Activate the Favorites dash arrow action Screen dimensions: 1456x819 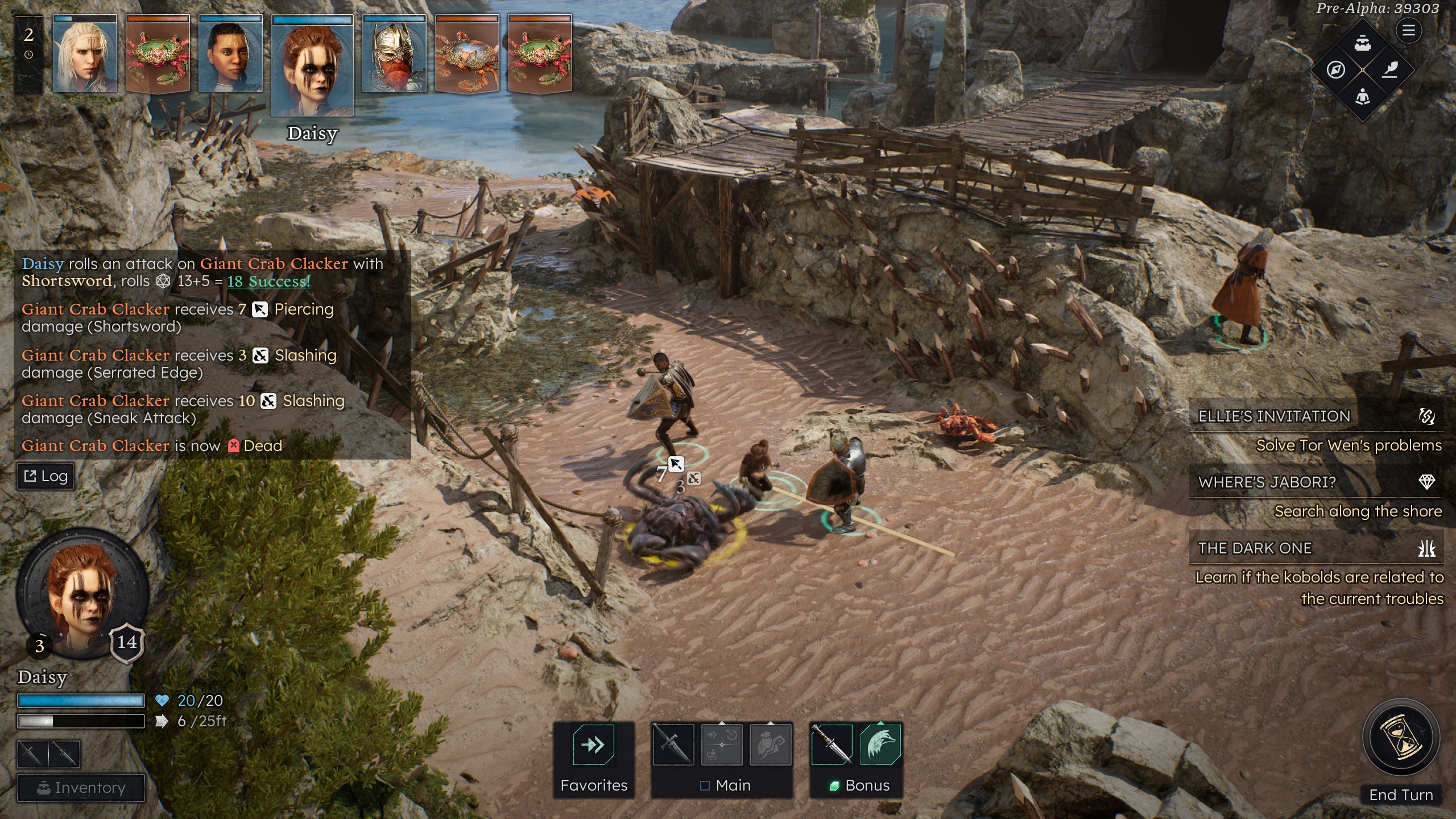tap(593, 744)
